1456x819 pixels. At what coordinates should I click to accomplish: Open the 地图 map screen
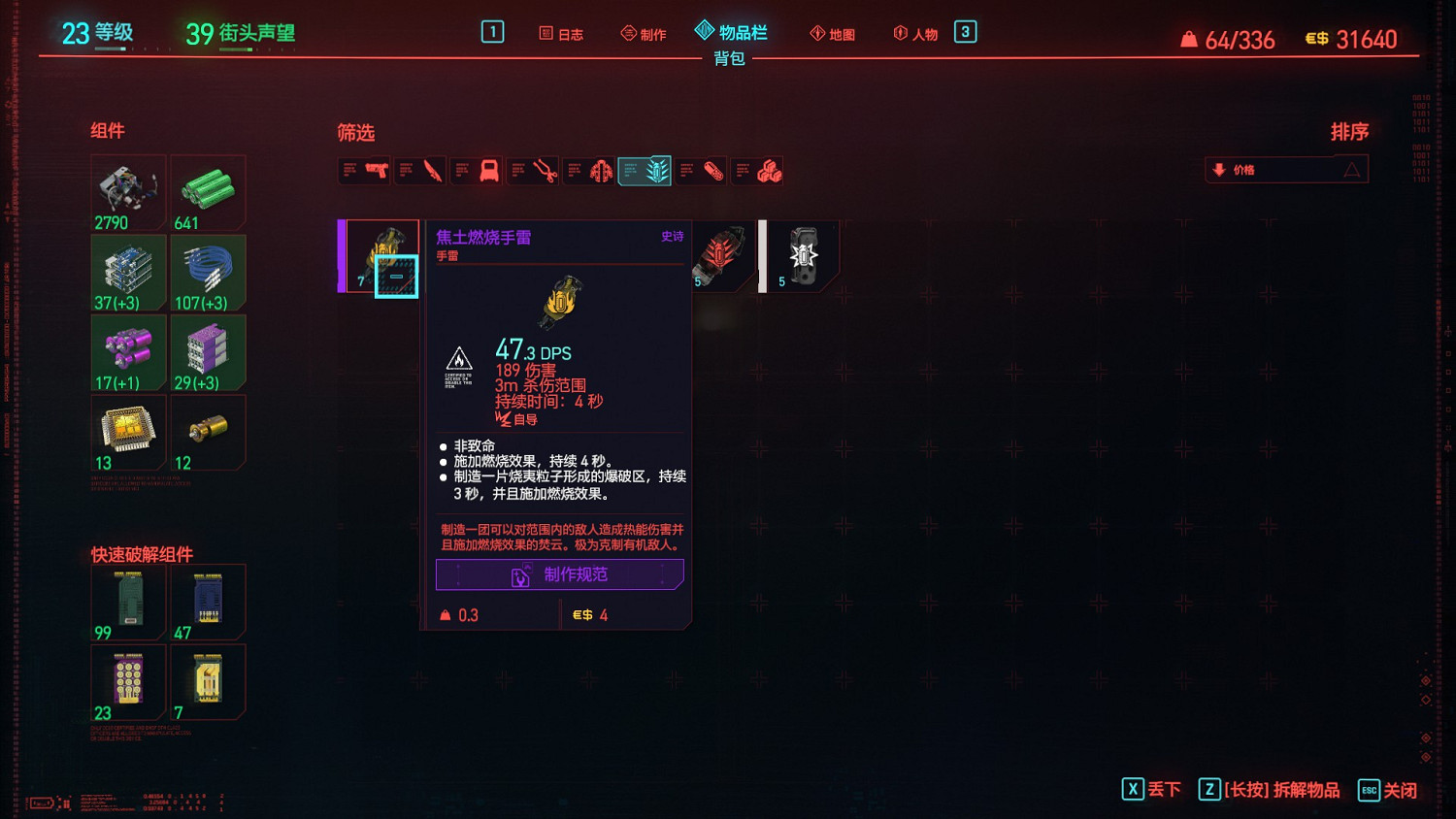(x=831, y=32)
